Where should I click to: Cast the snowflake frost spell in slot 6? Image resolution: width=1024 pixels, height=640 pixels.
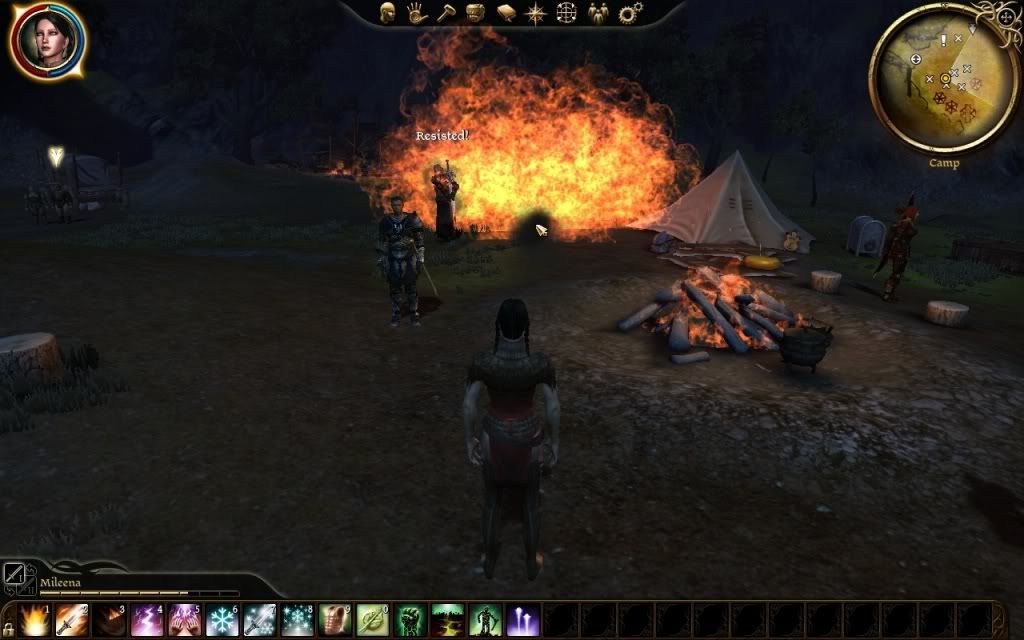coord(222,620)
